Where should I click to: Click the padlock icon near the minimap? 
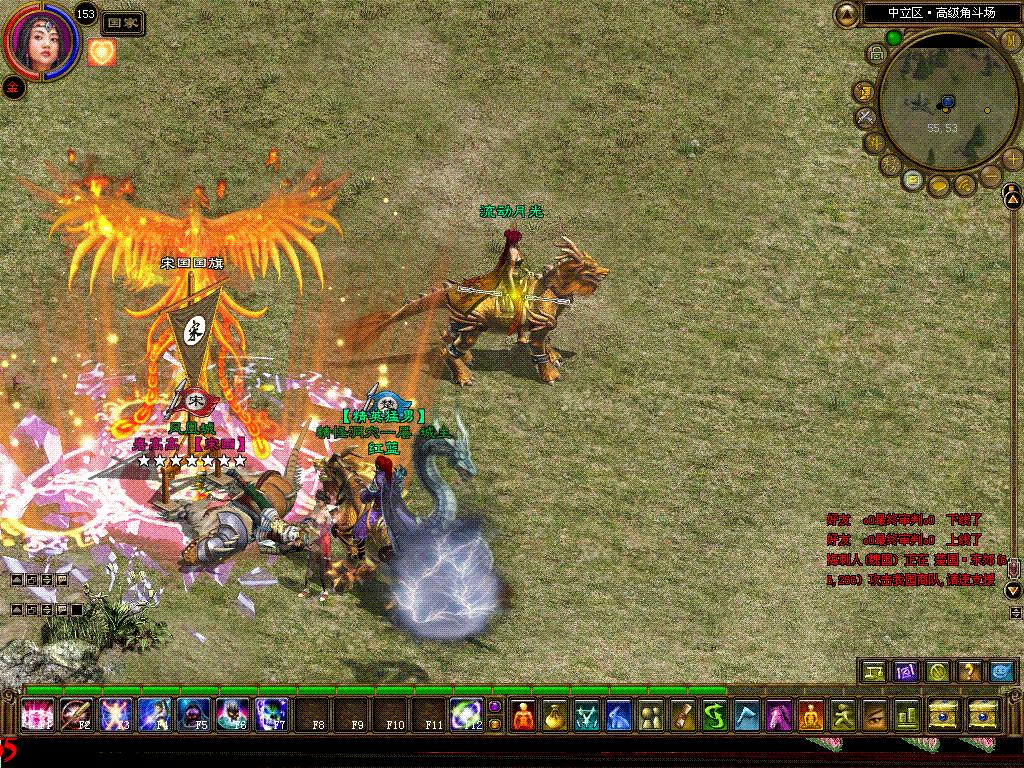point(876,53)
